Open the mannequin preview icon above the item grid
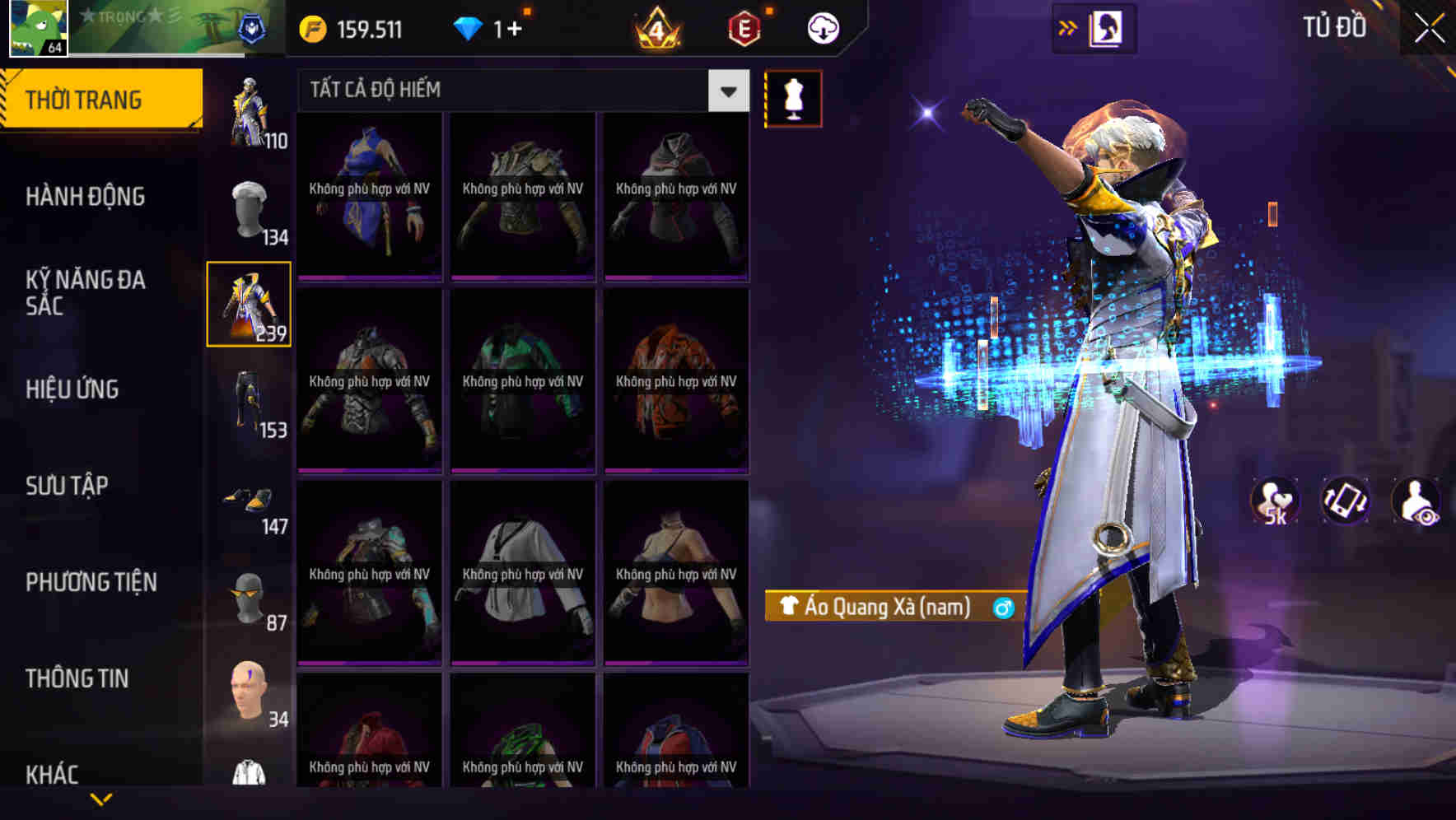 click(x=793, y=97)
